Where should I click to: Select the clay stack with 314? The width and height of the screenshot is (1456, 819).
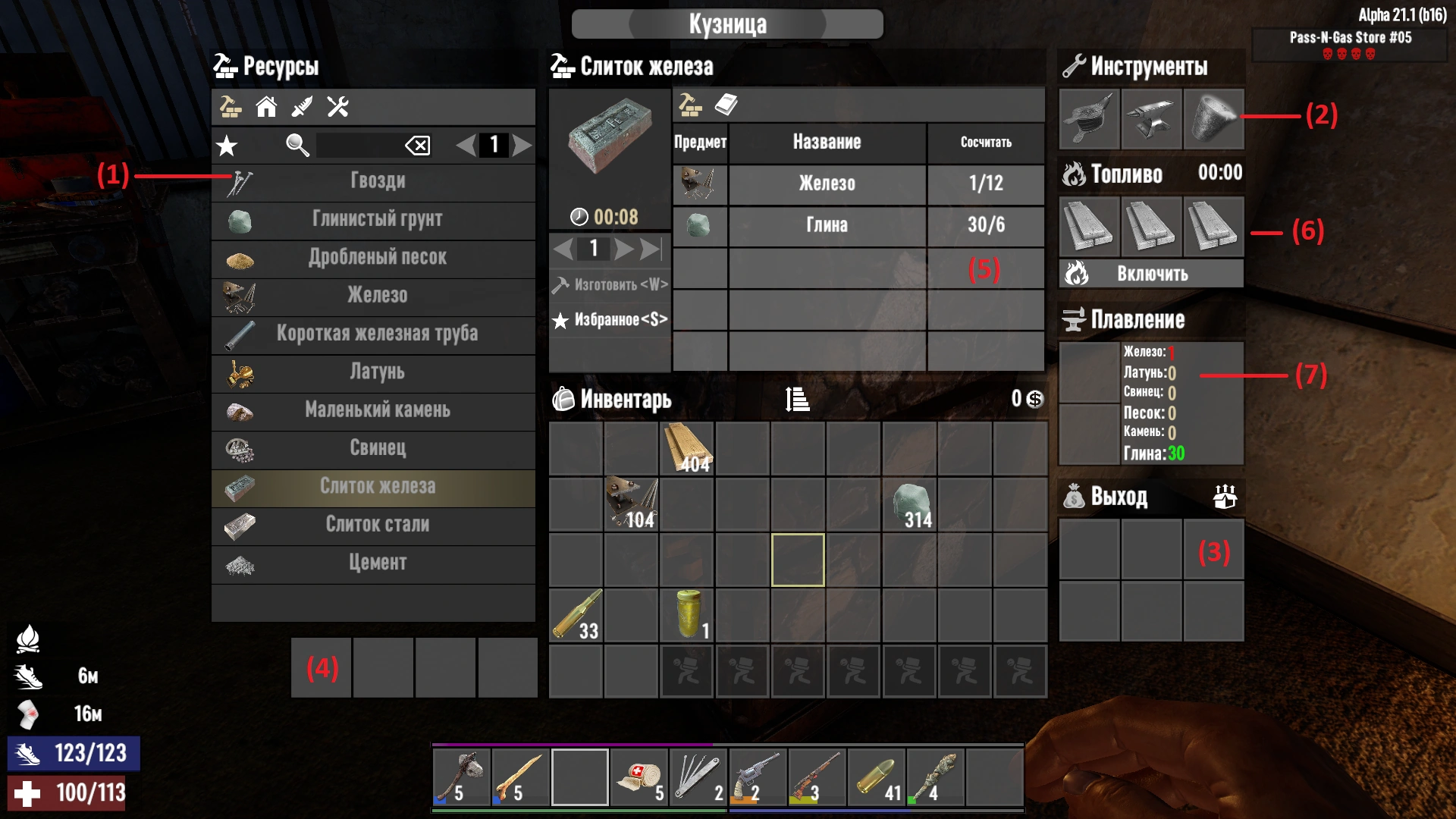pos(909,505)
